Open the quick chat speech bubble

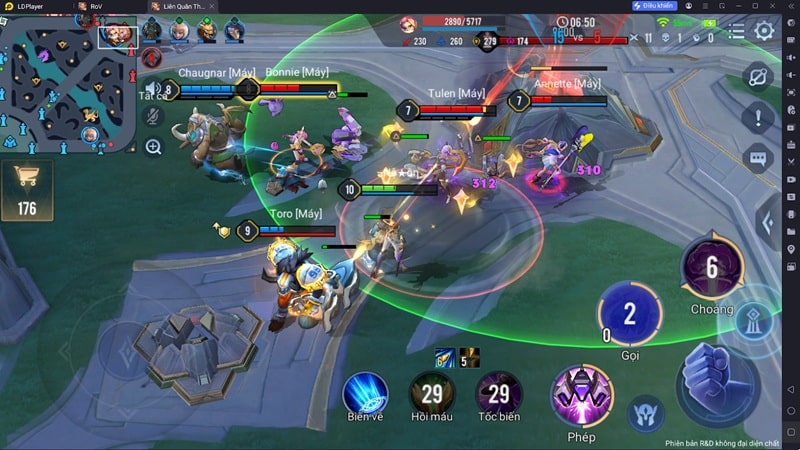(757, 157)
